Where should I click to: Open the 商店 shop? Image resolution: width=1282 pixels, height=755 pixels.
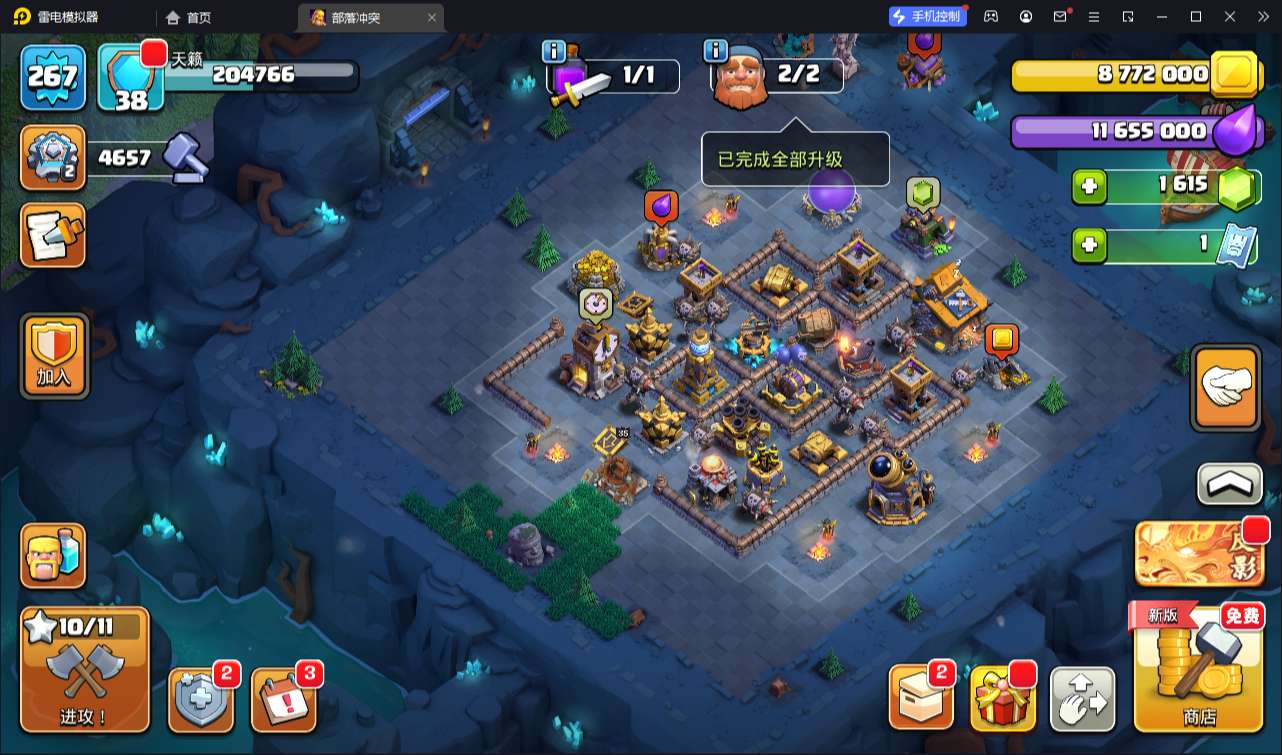click(x=1198, y=668)
